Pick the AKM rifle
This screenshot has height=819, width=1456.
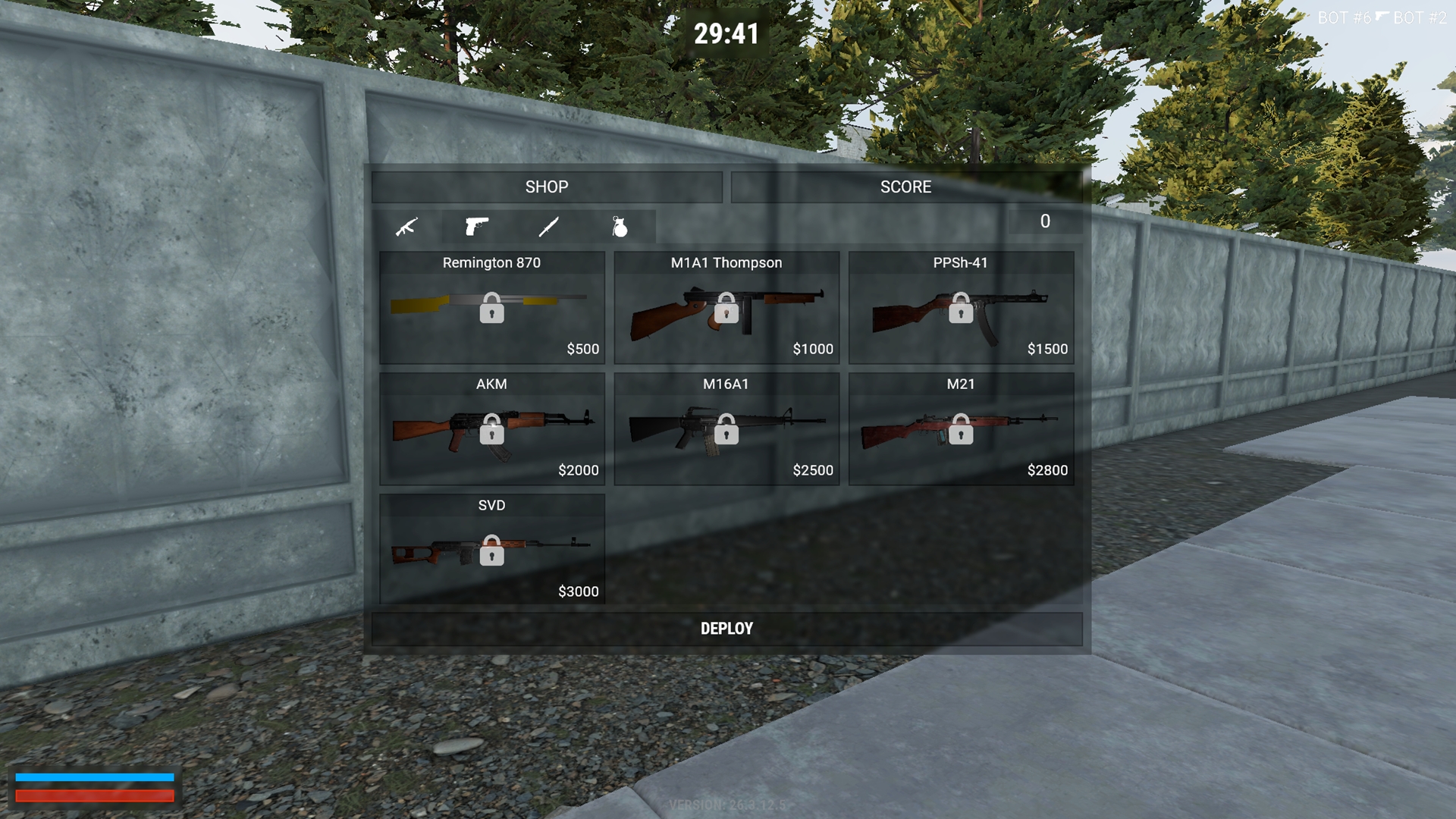(491, 429)
